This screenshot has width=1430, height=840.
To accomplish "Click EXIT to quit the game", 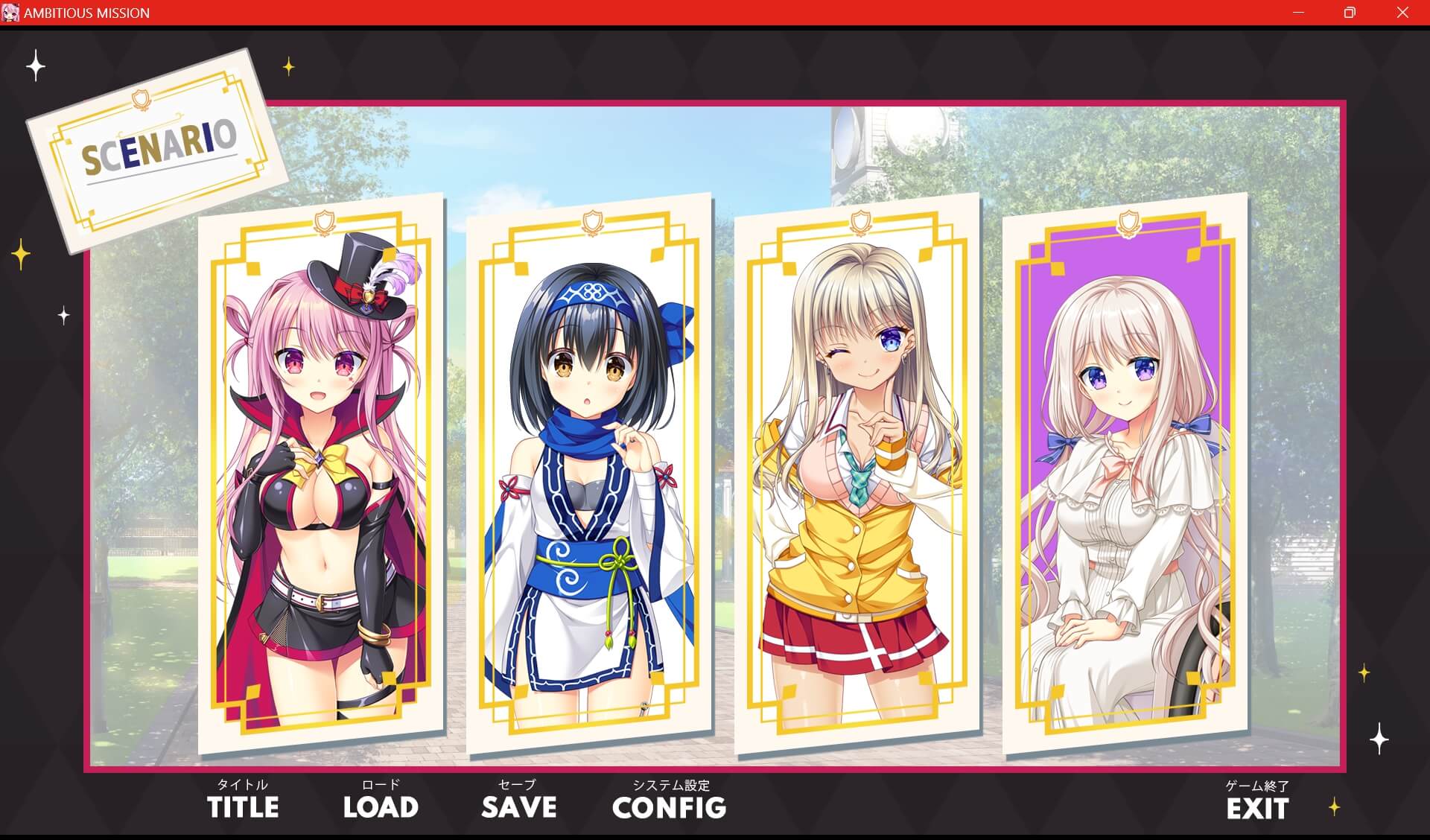I will [x=1256, y=806].
